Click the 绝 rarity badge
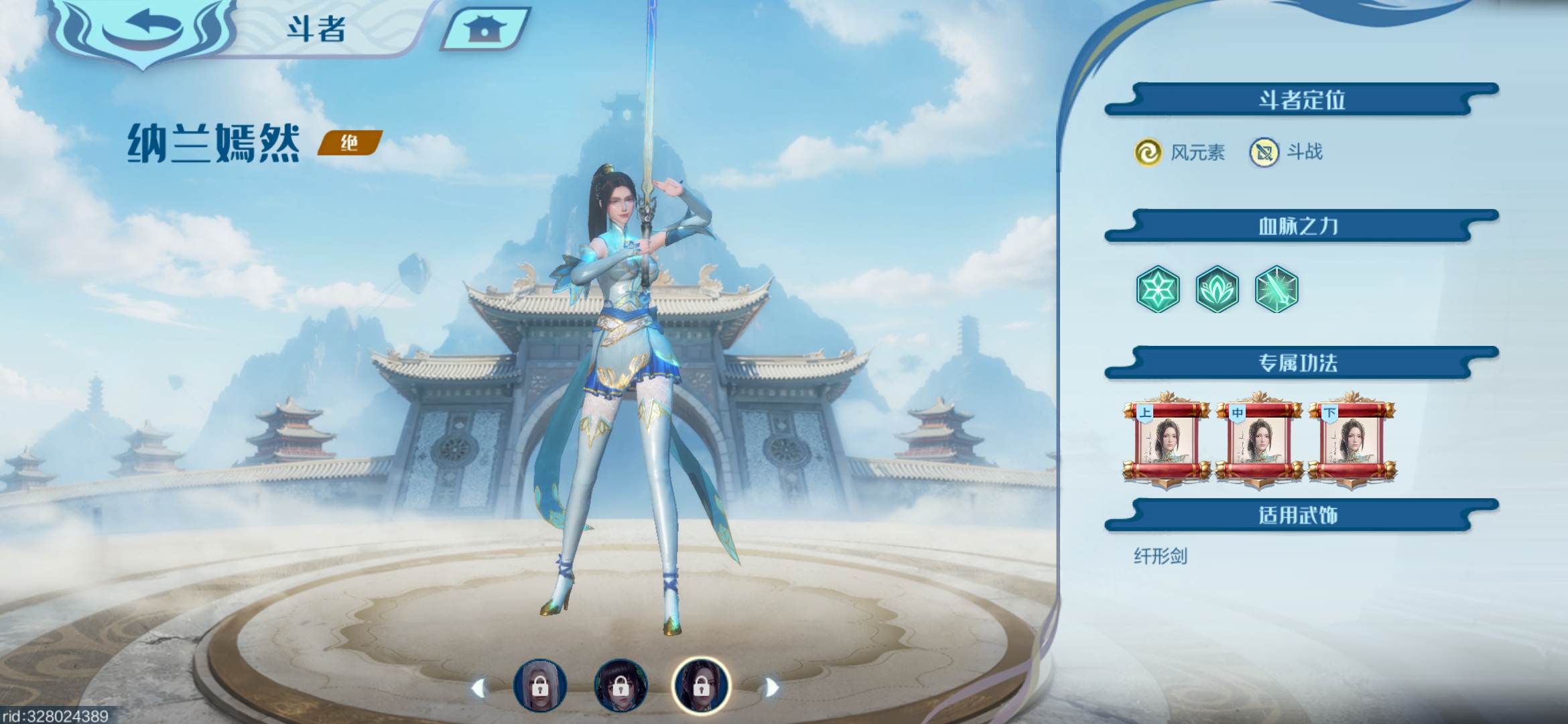 pyautogui.click(x=349, y=143)
